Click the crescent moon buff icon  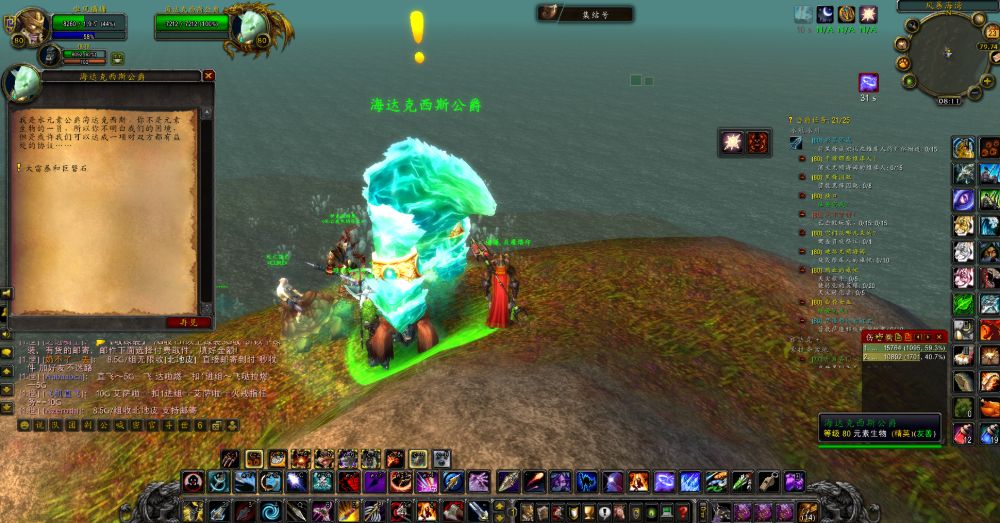825,14
